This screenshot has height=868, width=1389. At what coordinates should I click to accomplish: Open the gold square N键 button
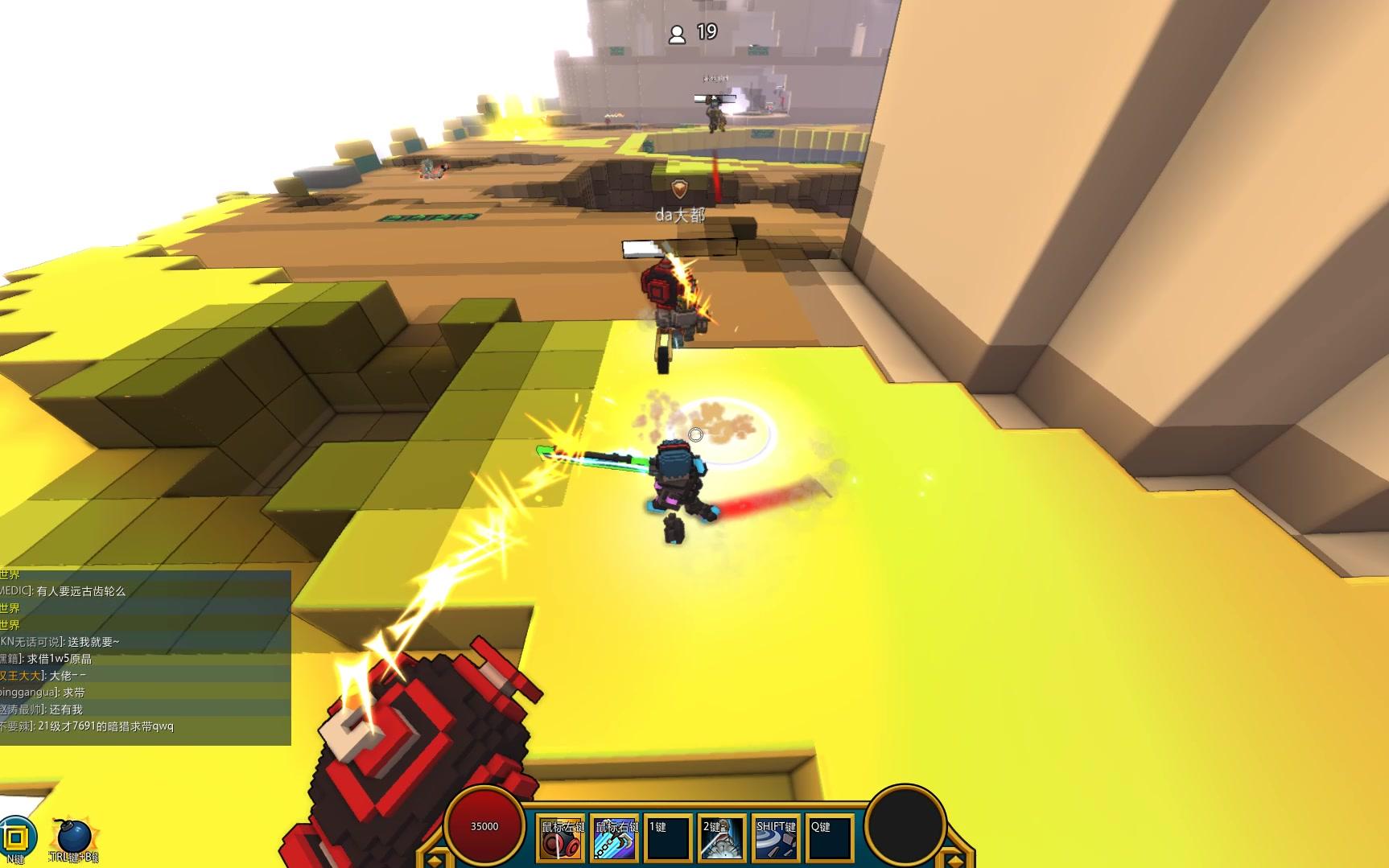tap(16, 837)
